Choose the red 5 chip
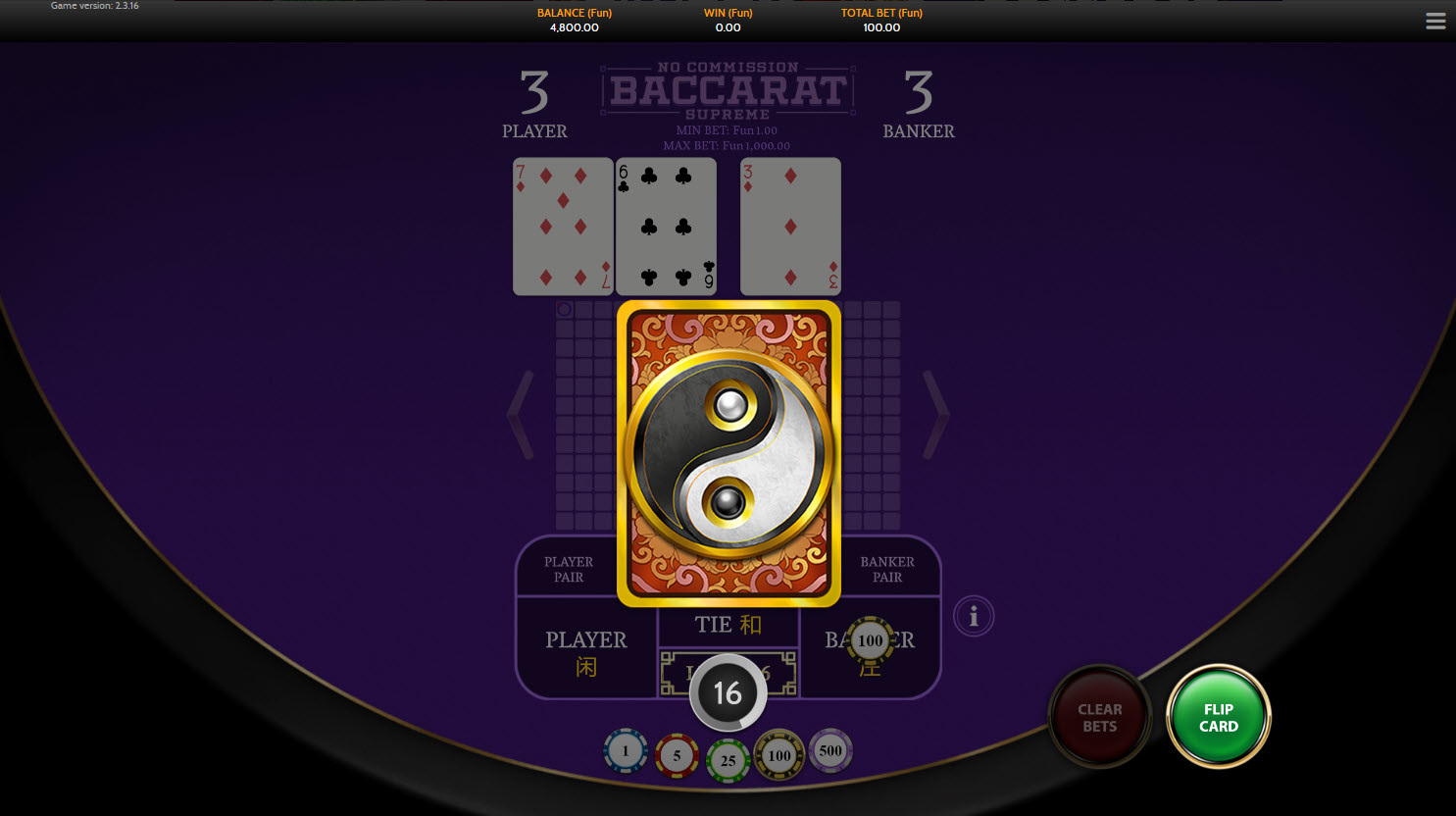 tap(677, 756)
